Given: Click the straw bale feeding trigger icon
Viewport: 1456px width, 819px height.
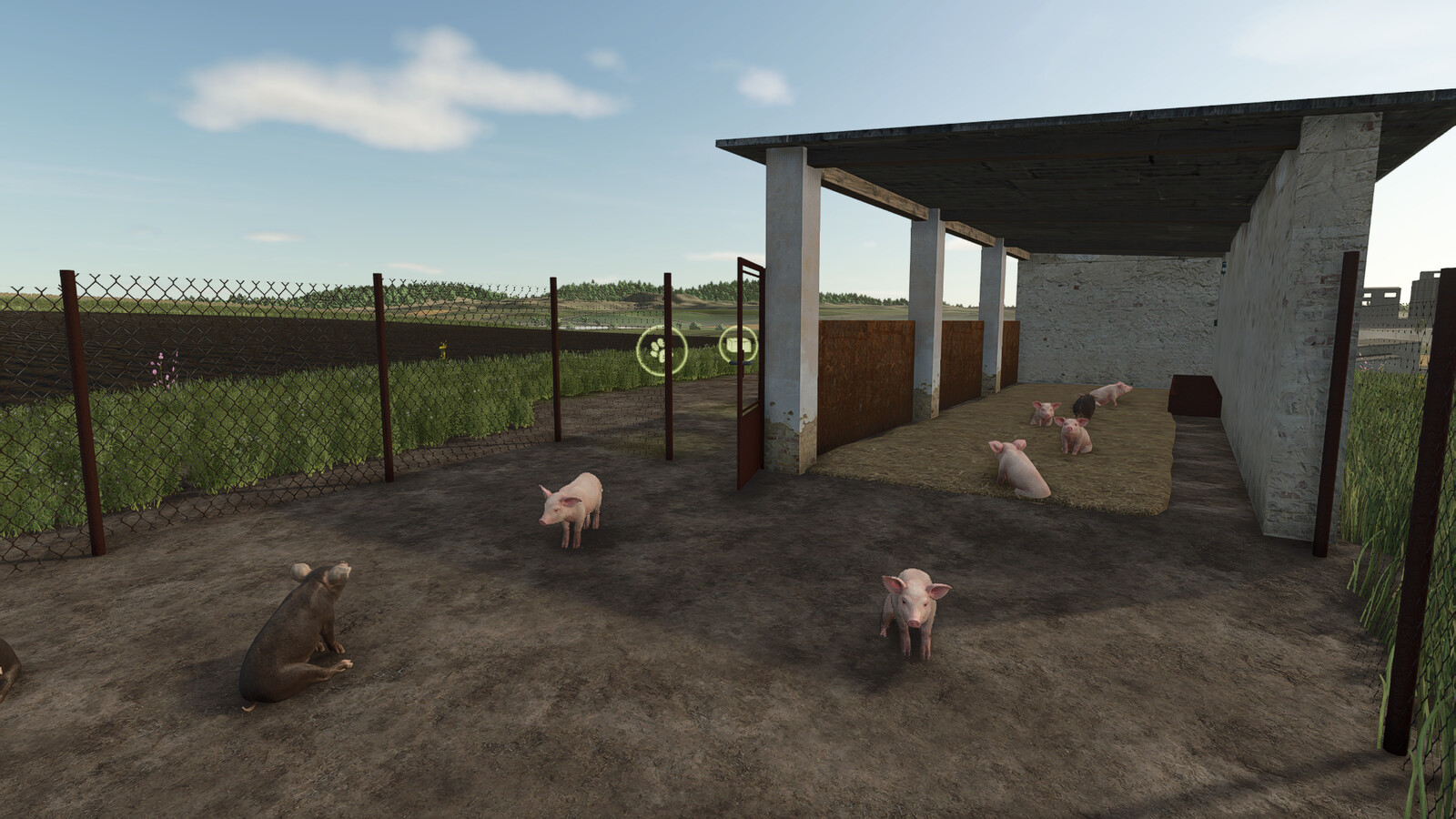Looking at the screenshot, I should [739, 344].
